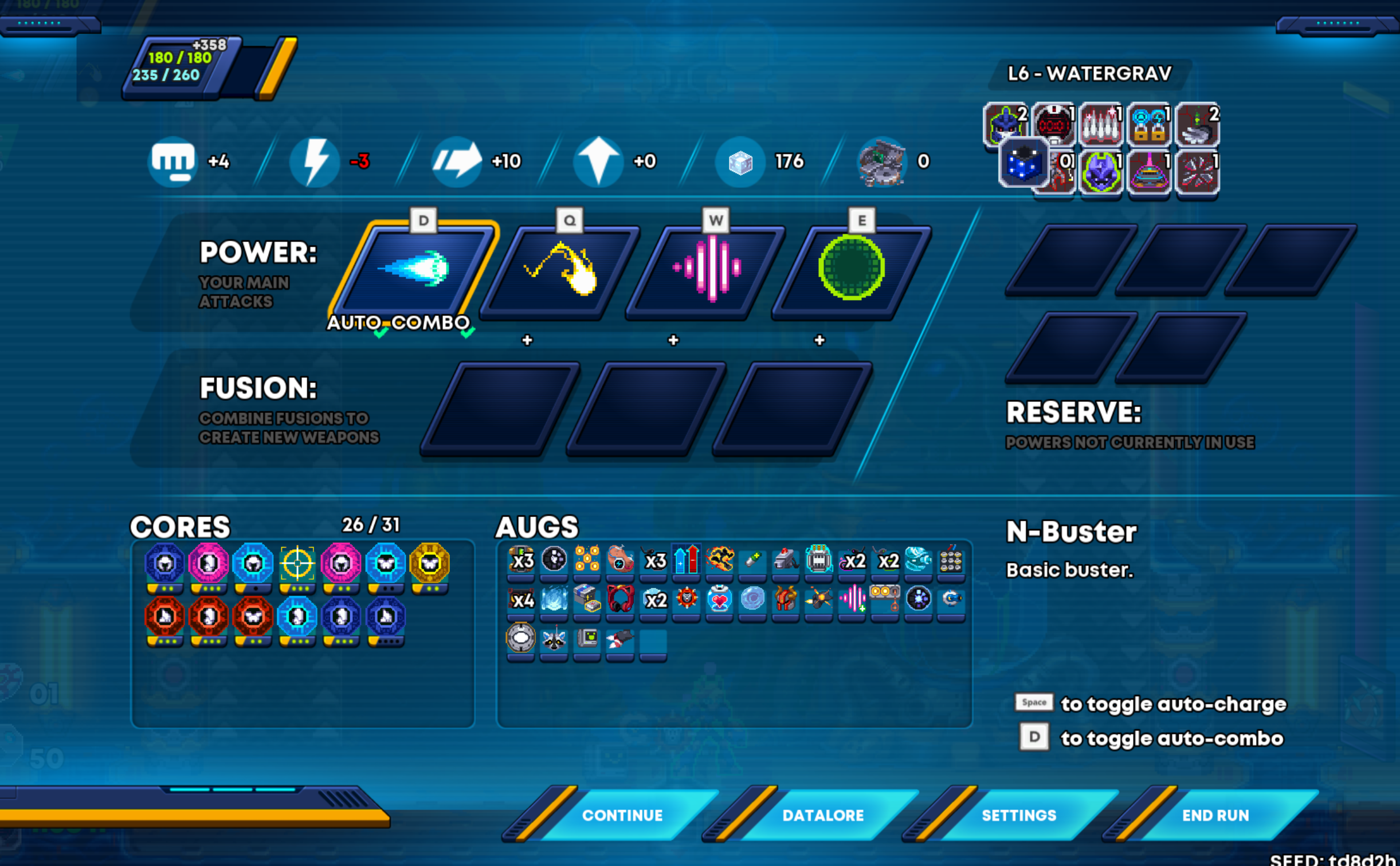The image size is (1400, 866).
Task: Click the CONTINUE button
Action: [x=622, y=815]
